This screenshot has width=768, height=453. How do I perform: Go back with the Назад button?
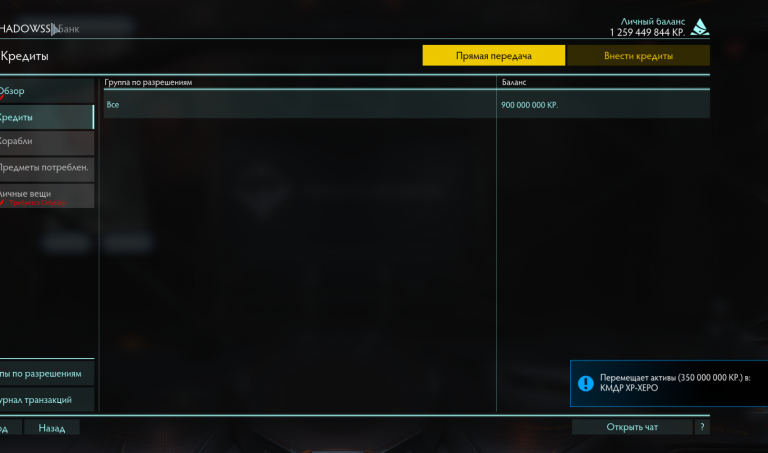(x=52, y=428)
